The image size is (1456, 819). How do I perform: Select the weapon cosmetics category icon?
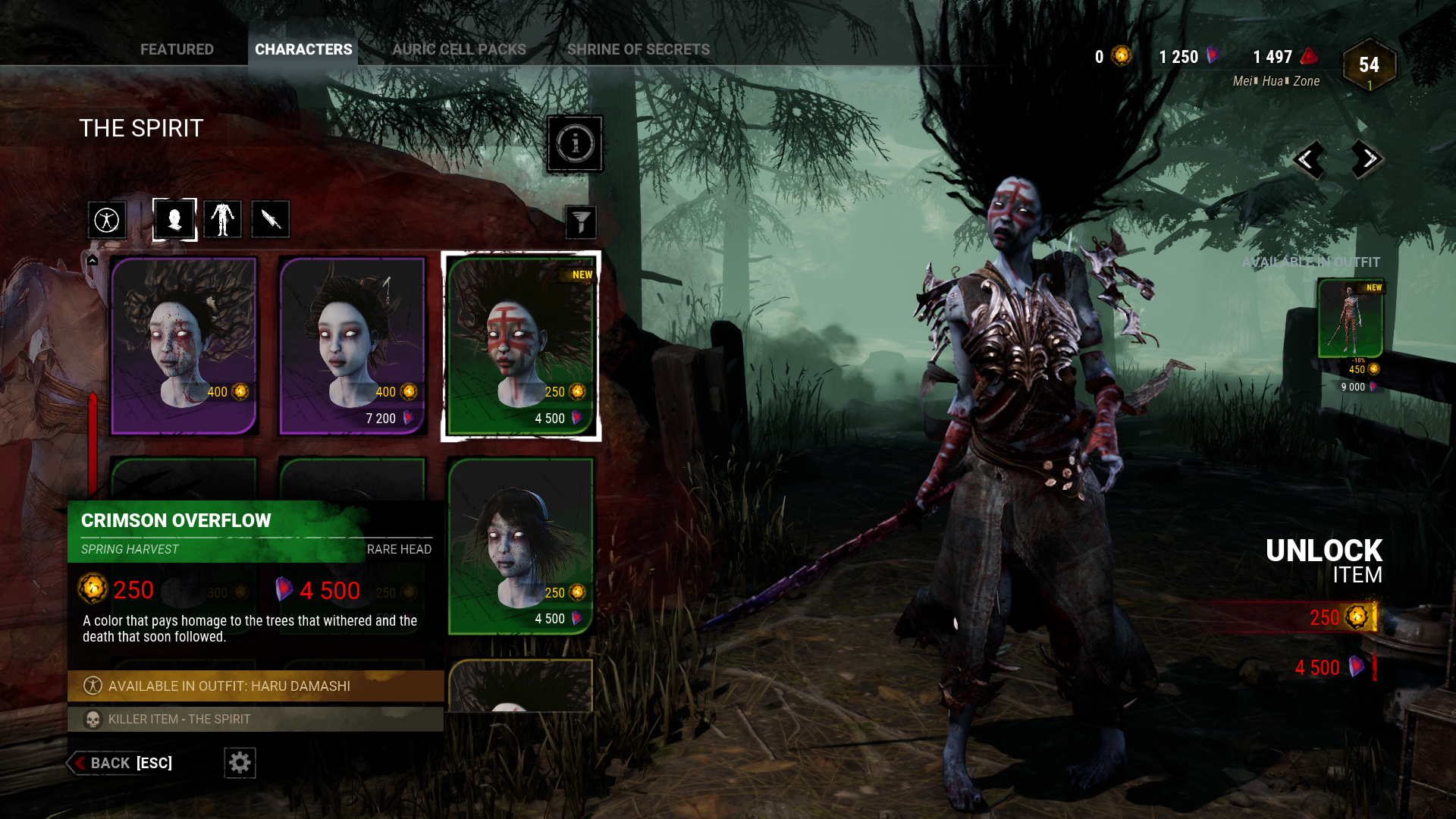point(270,219)
